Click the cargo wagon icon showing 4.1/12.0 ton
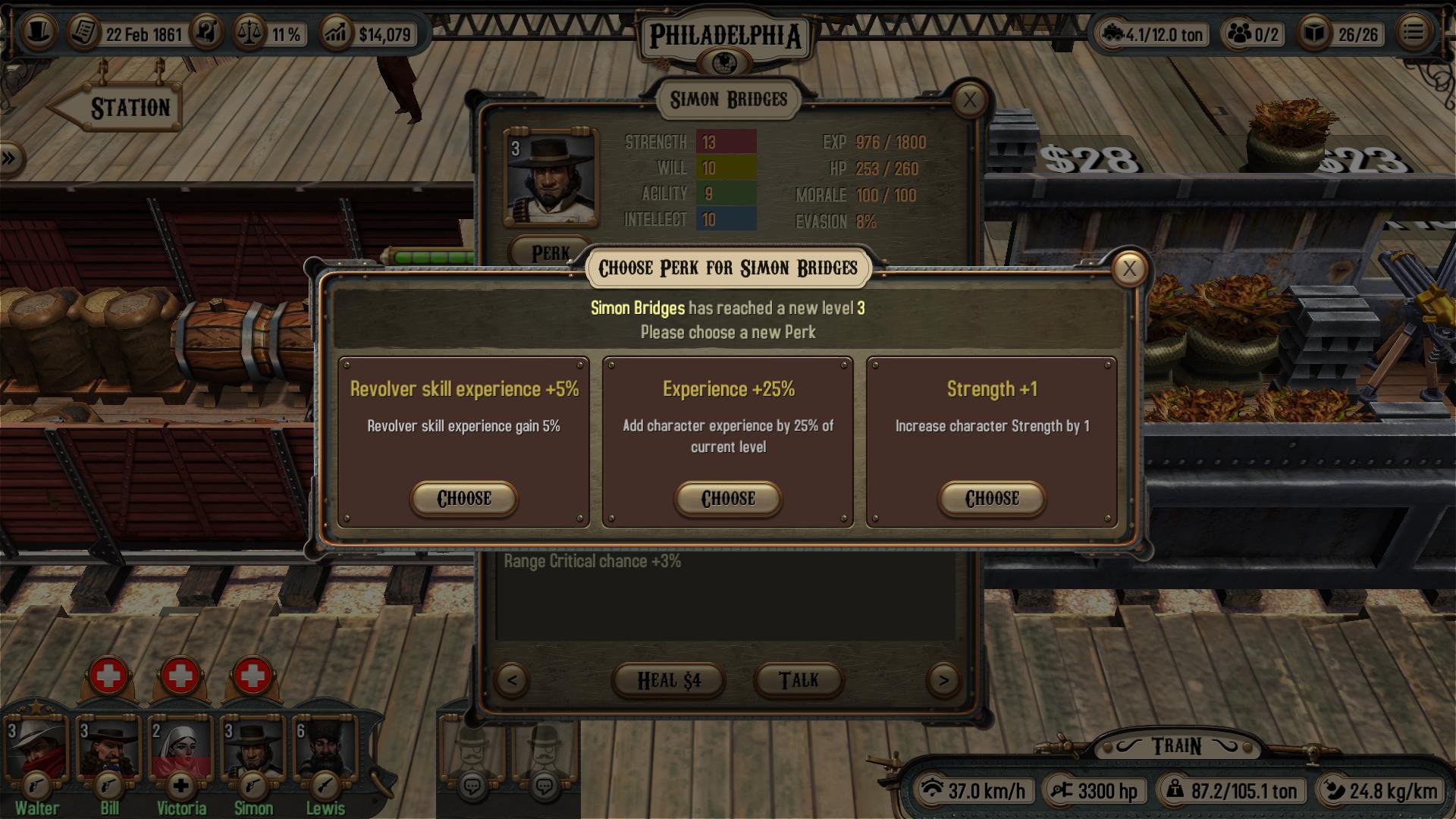 [1113, 34]
